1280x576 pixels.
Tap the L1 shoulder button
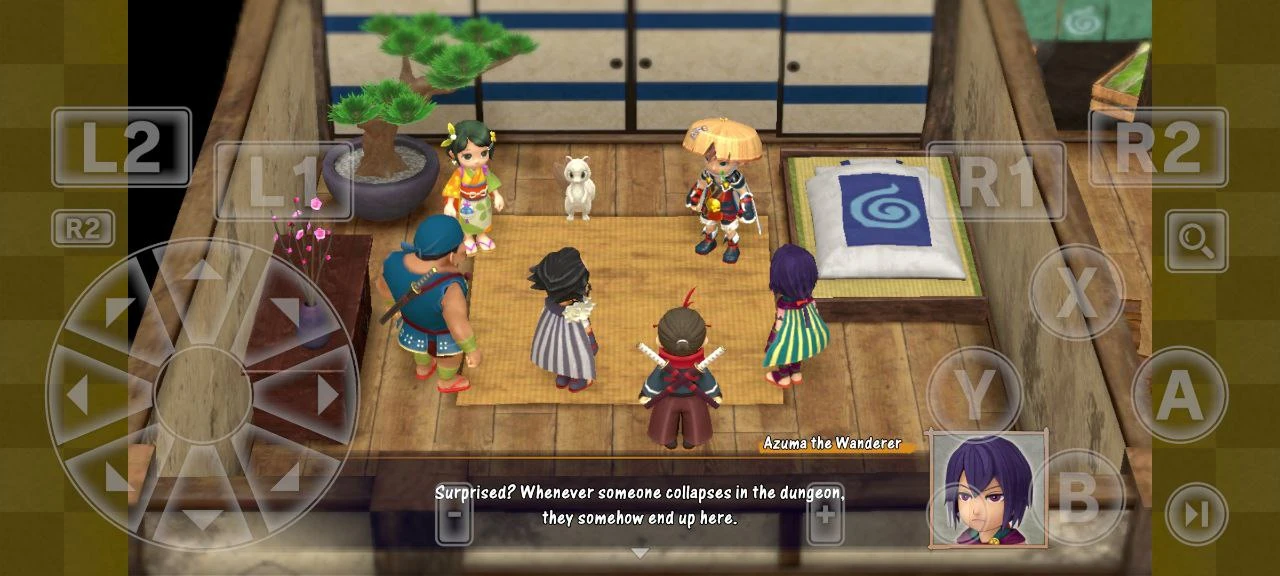click(x=283, y=181)
